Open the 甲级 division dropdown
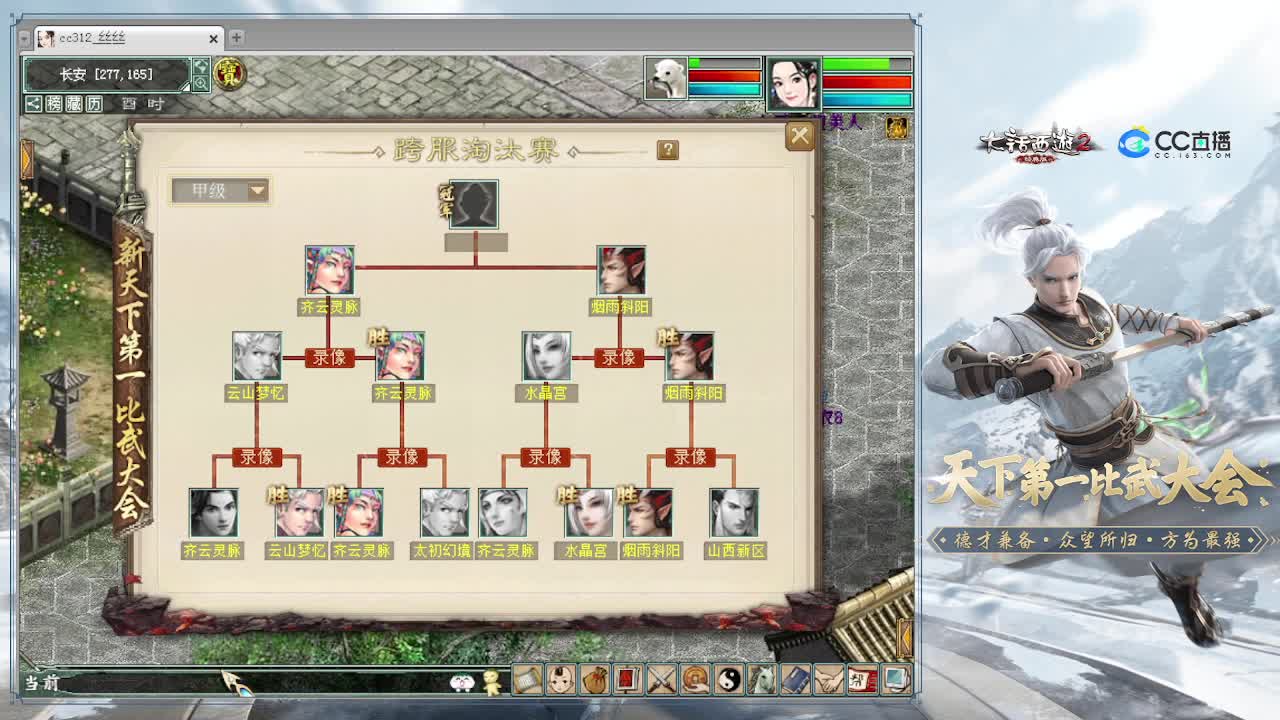Image resolution: width=1280 pixels, height=720 pixels. (x=221, y=191)
